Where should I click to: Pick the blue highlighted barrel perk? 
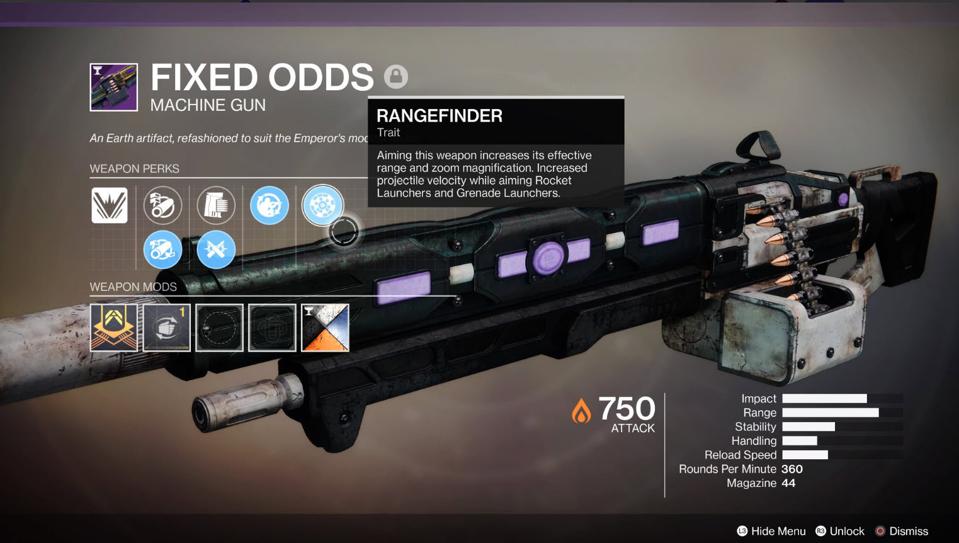[163, 249]
